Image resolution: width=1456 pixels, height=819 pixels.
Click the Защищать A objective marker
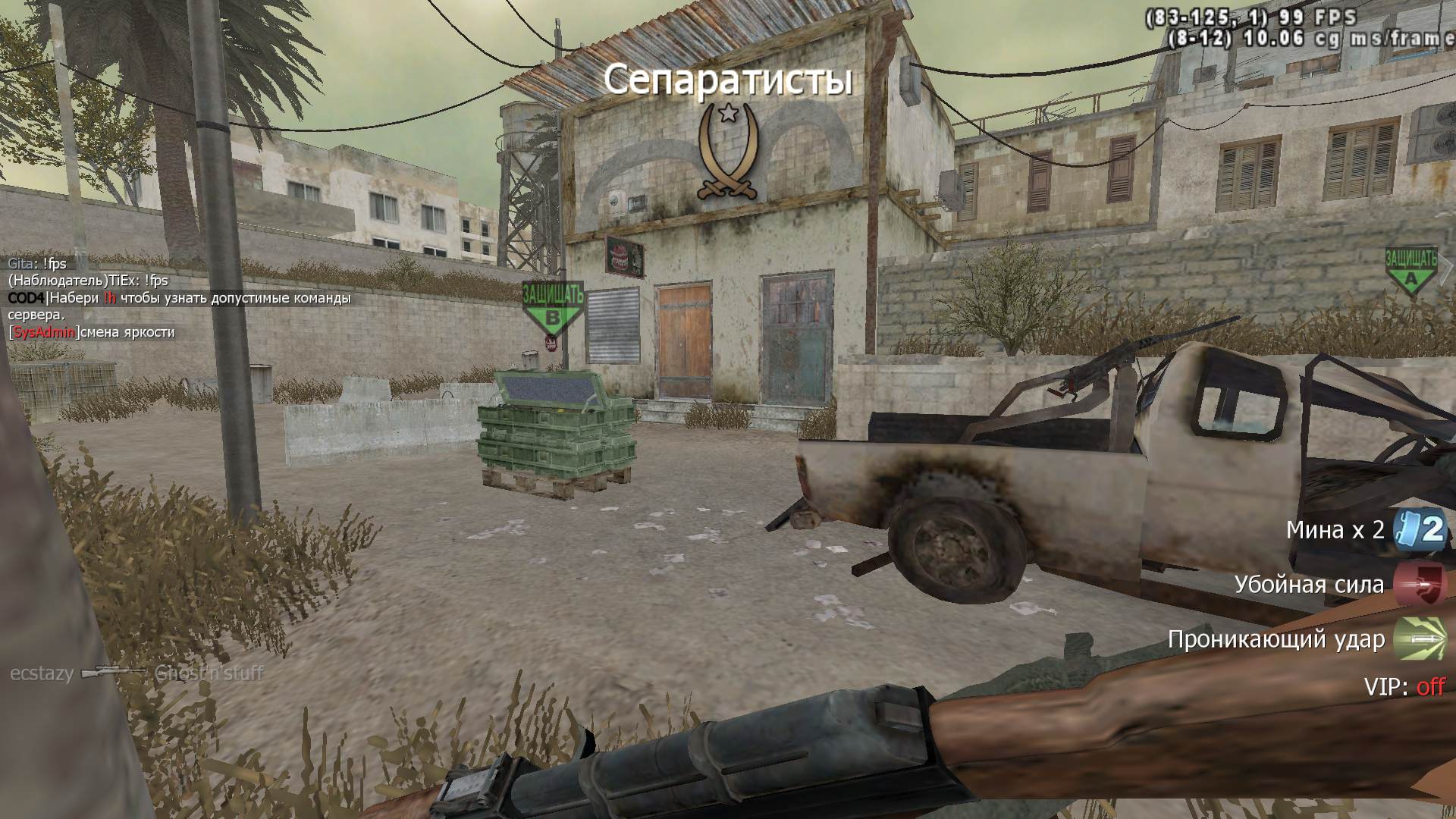1410,269
